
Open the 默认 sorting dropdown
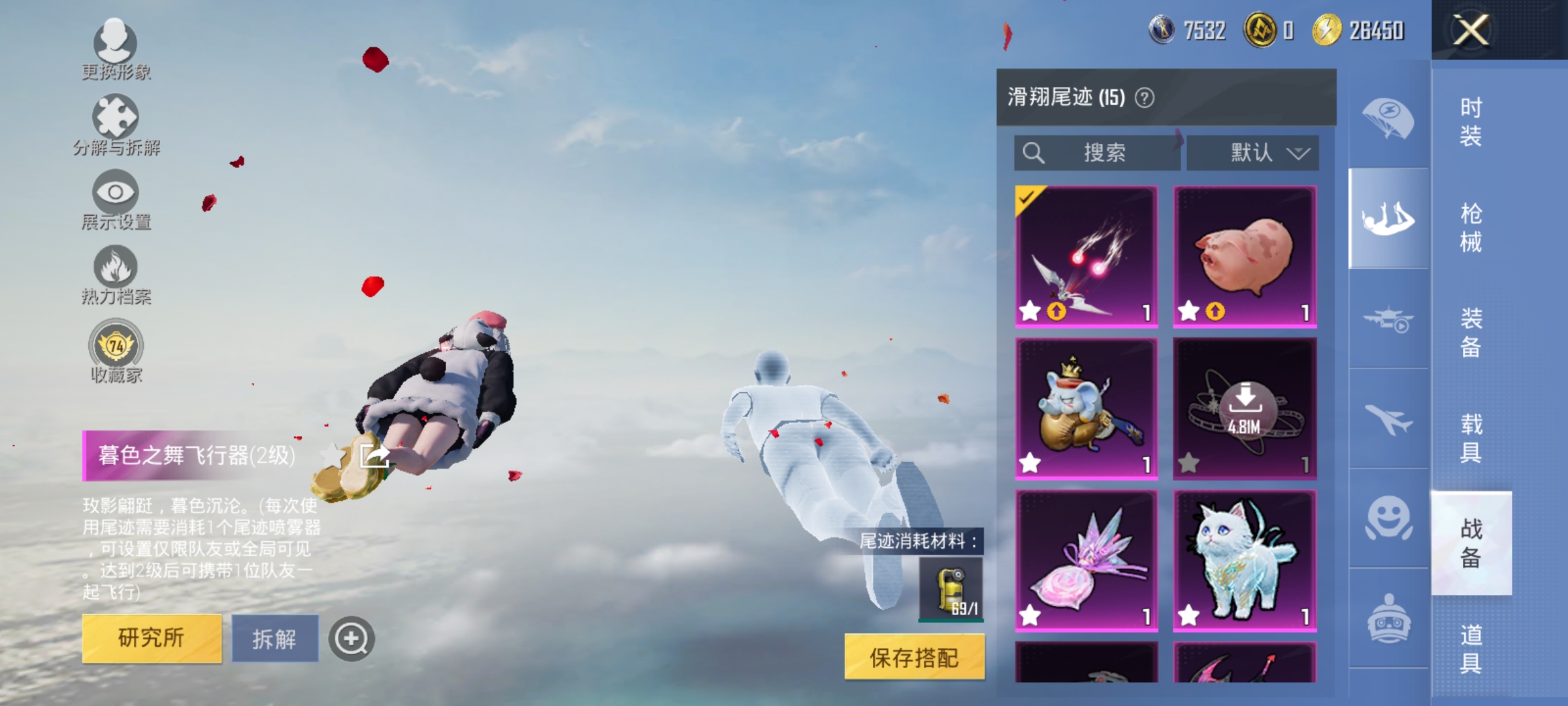[x=1252, y=152]
